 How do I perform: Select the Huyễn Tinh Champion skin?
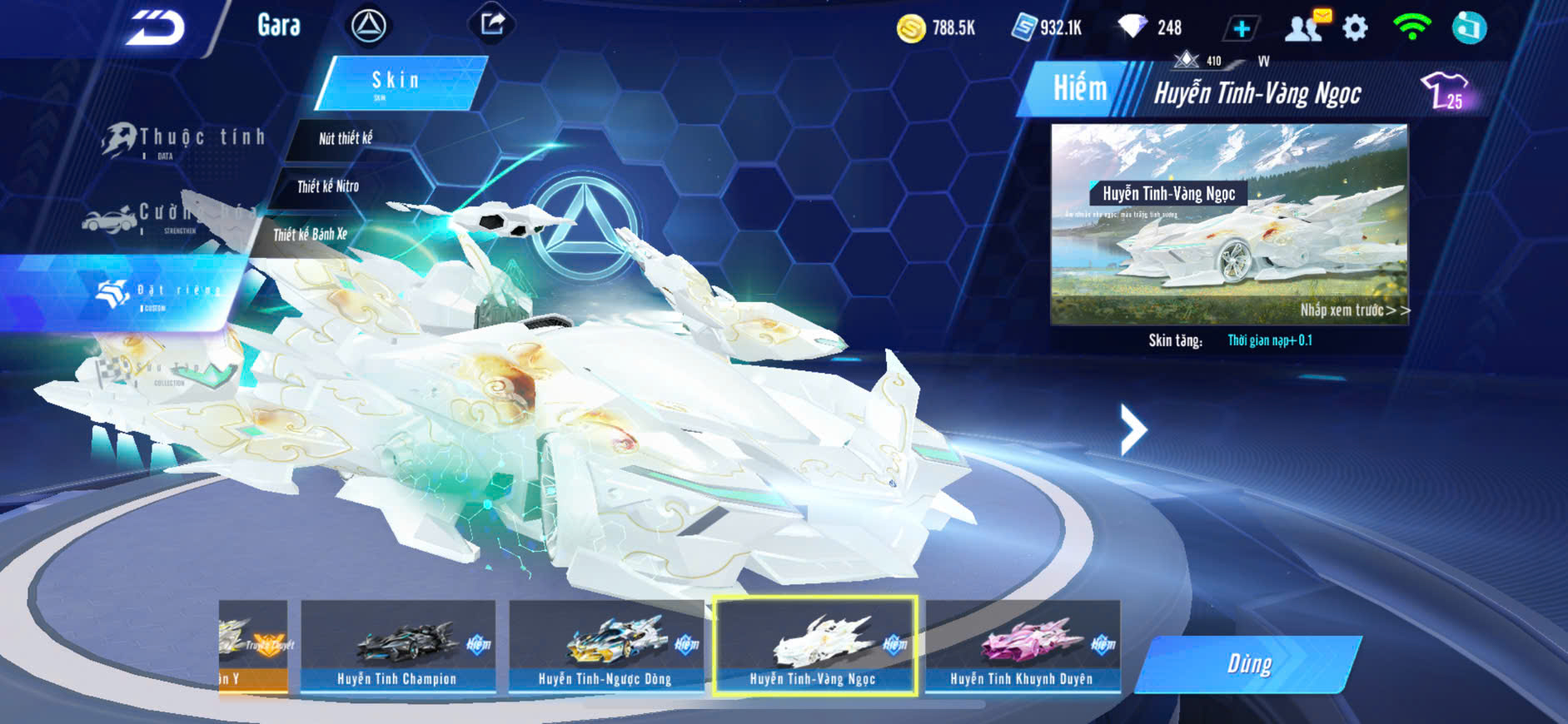[x=397, y=647]
